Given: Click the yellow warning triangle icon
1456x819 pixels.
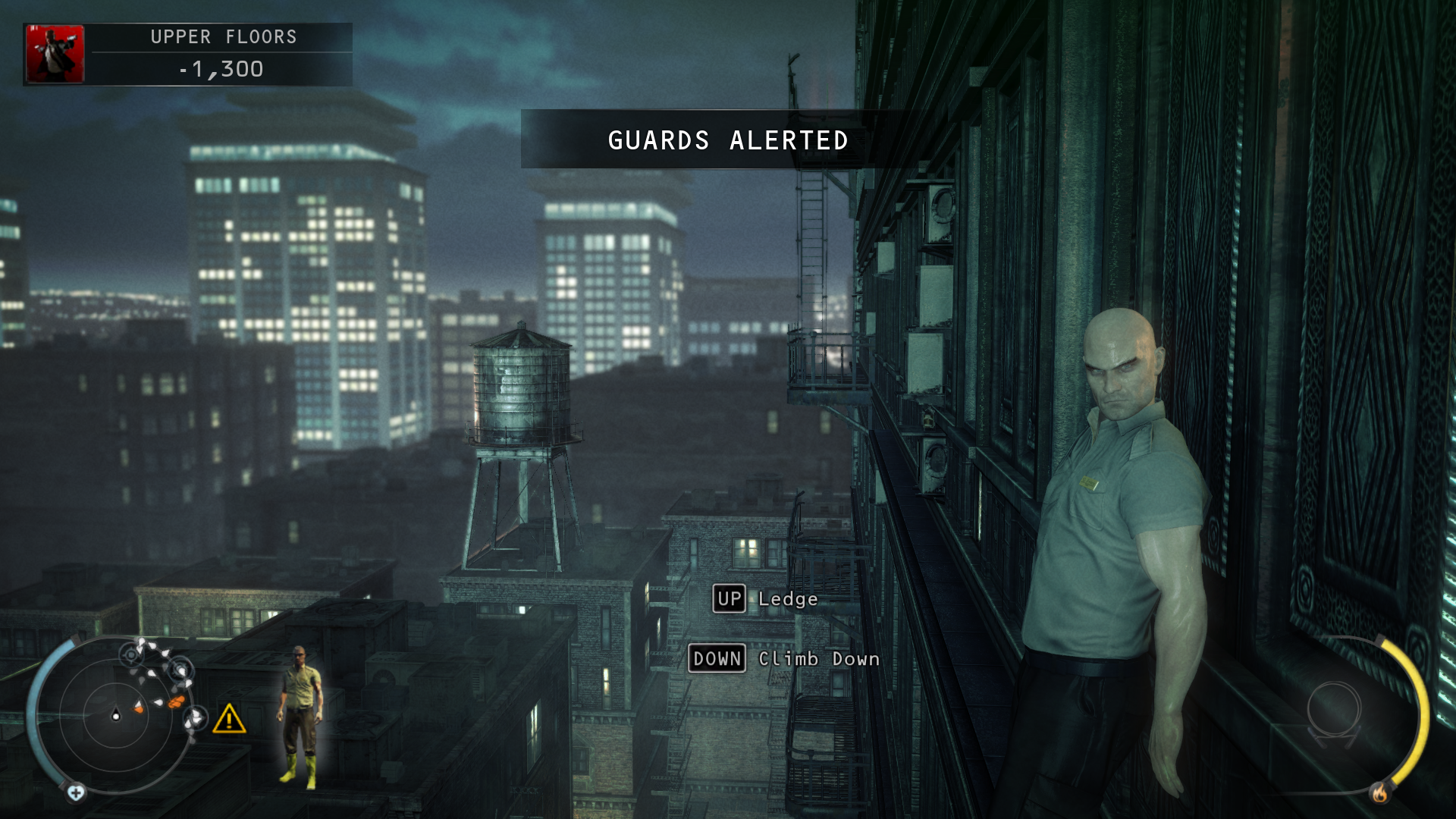Looking at the screenshot, I should pyautogui.click(x=229, y=719).
